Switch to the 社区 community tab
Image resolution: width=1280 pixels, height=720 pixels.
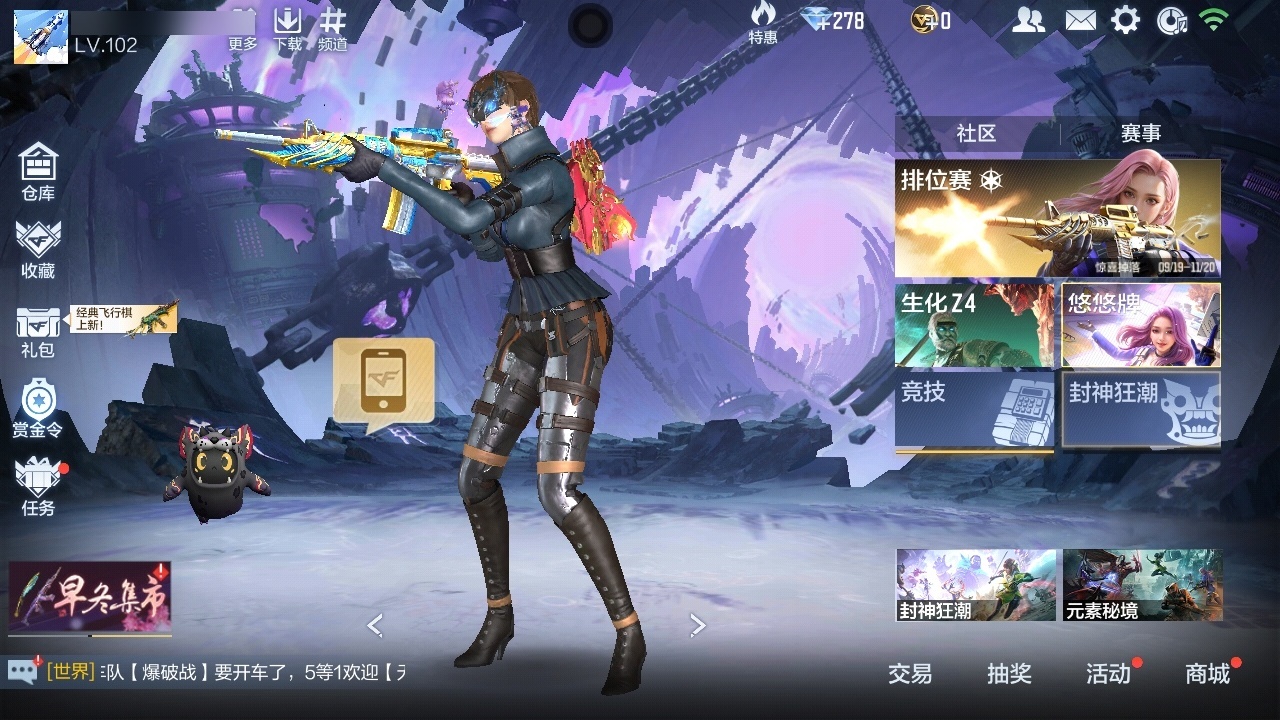(x=976, y=133)
